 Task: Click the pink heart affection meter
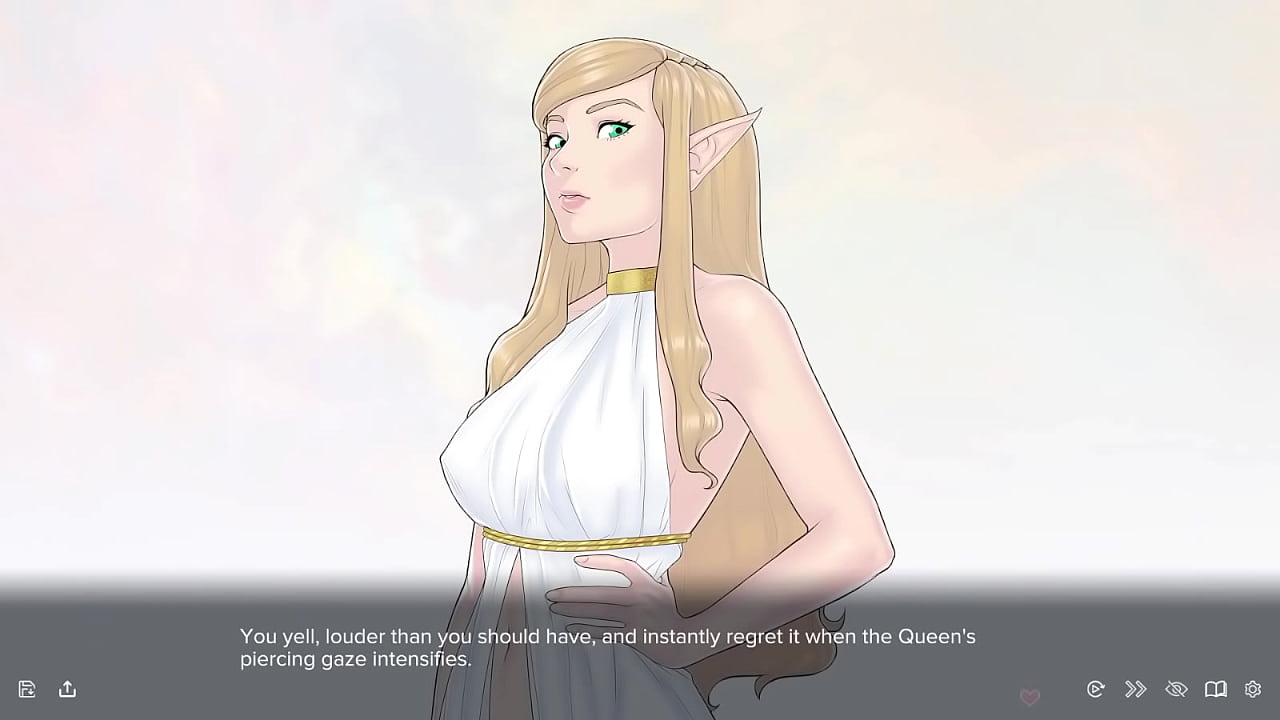coord(1030,696)
